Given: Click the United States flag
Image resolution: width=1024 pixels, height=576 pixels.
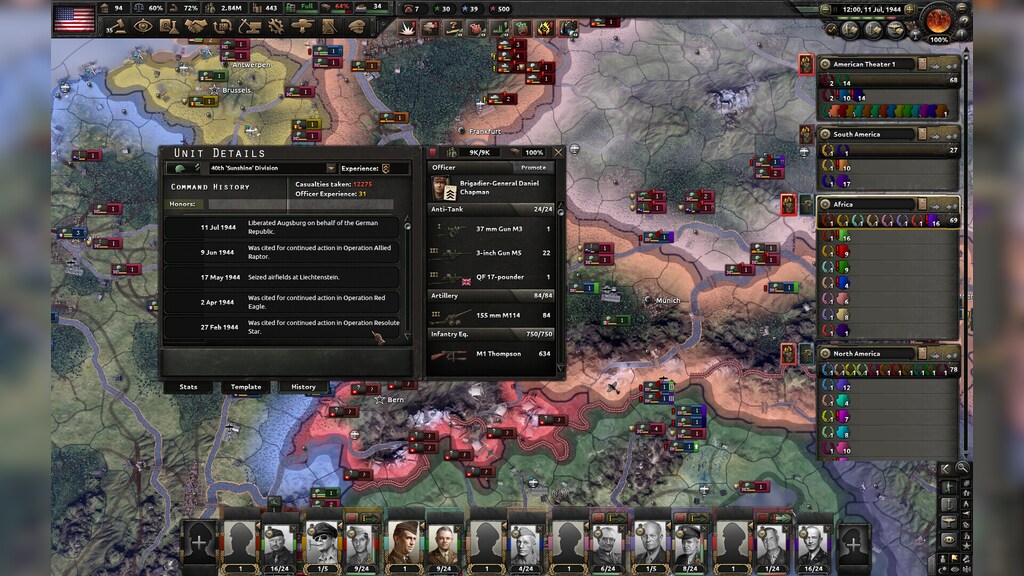Looking at the screenshot, I should click(x=74, y=19).
